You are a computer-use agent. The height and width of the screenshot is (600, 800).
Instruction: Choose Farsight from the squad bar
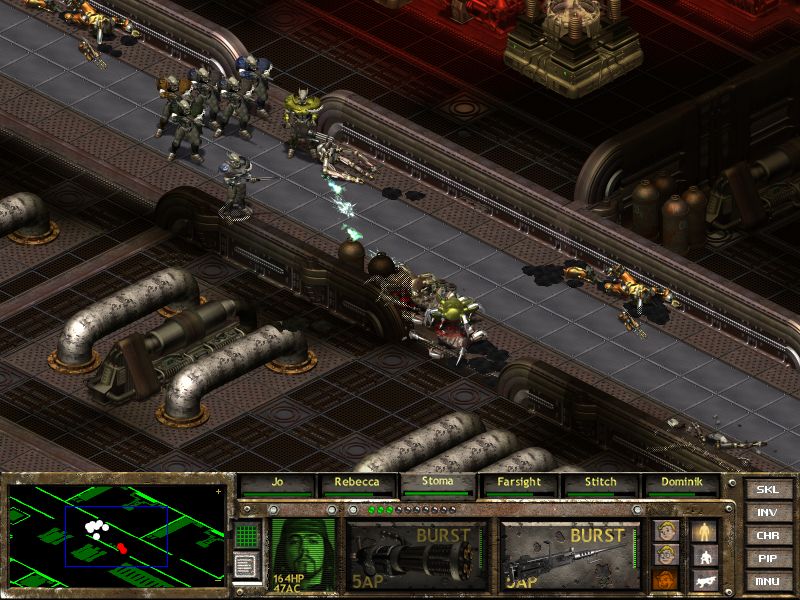(520, 484)
